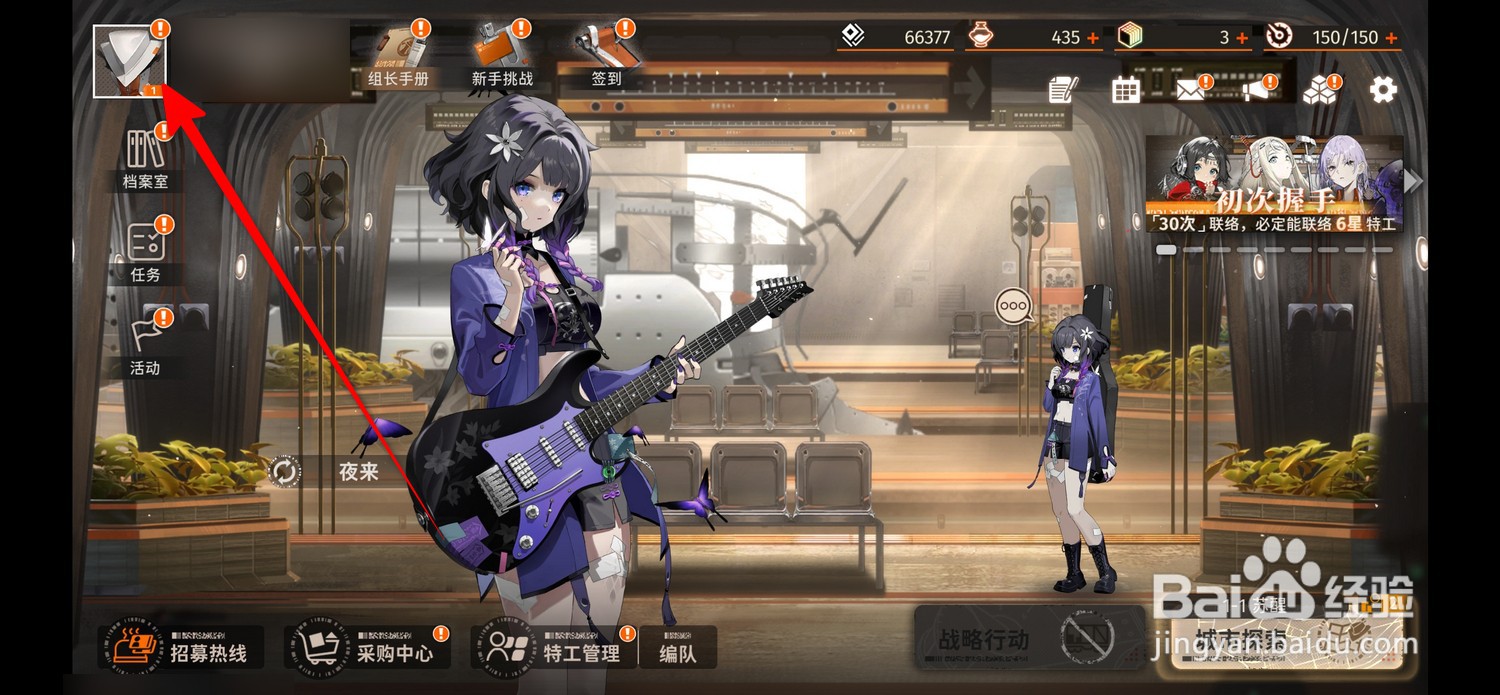This screenshot has height=695, width=1500.
Task: Open the 采购中心 purchase center
Action: pos(368,649)
